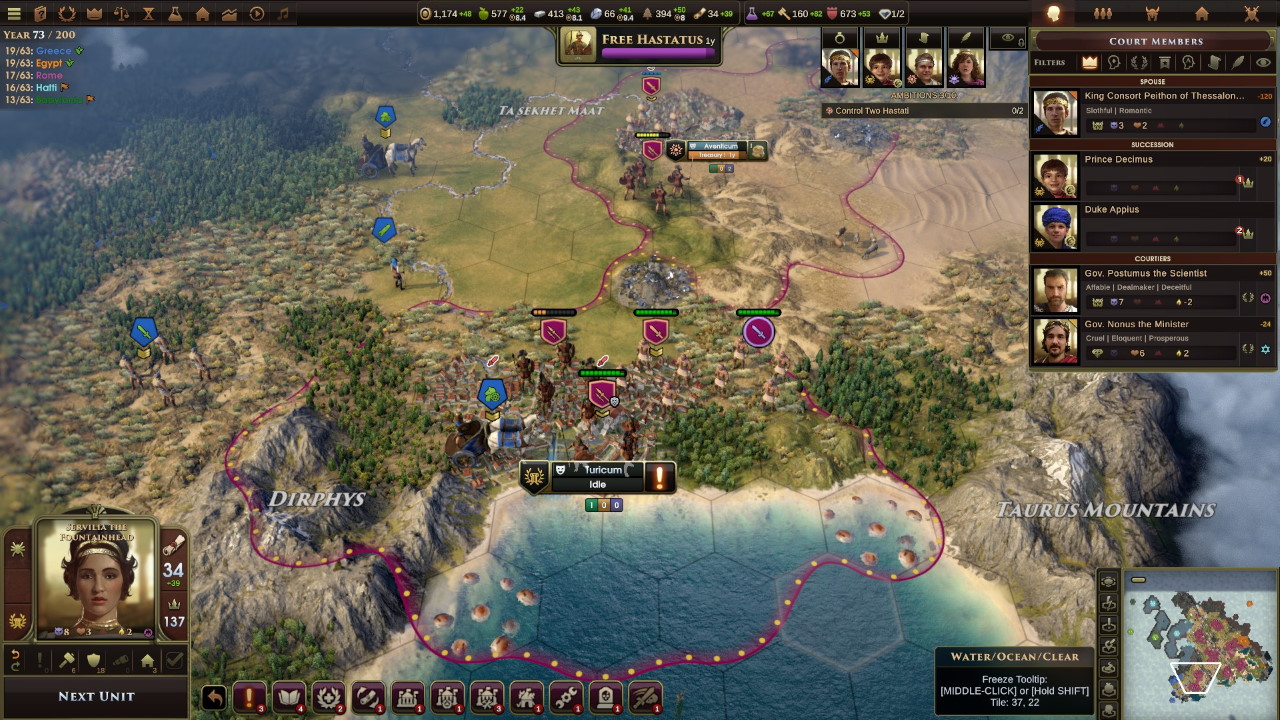Open the music note settings icon

coord(283,14)
